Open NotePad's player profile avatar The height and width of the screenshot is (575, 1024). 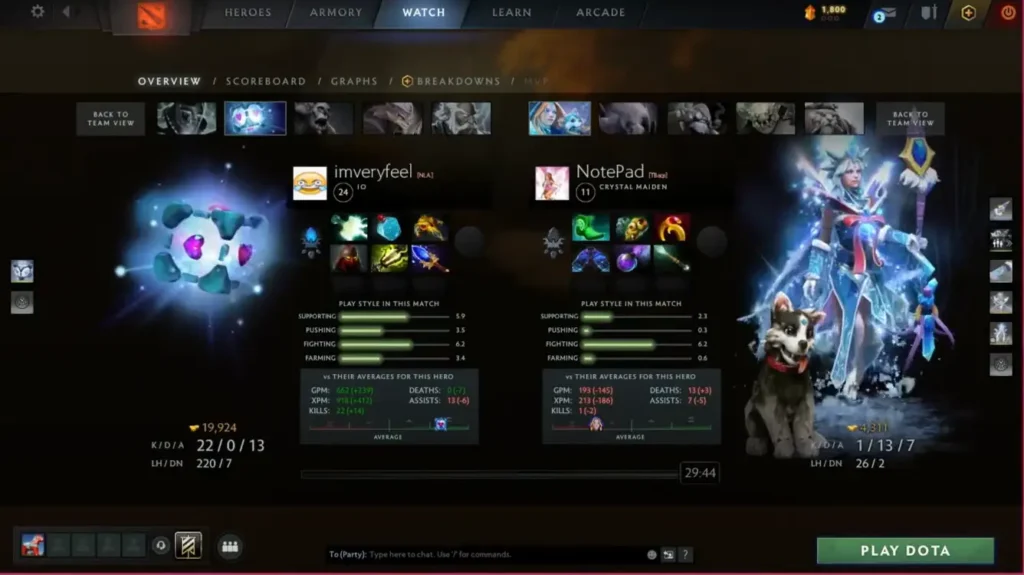(552, 183)
